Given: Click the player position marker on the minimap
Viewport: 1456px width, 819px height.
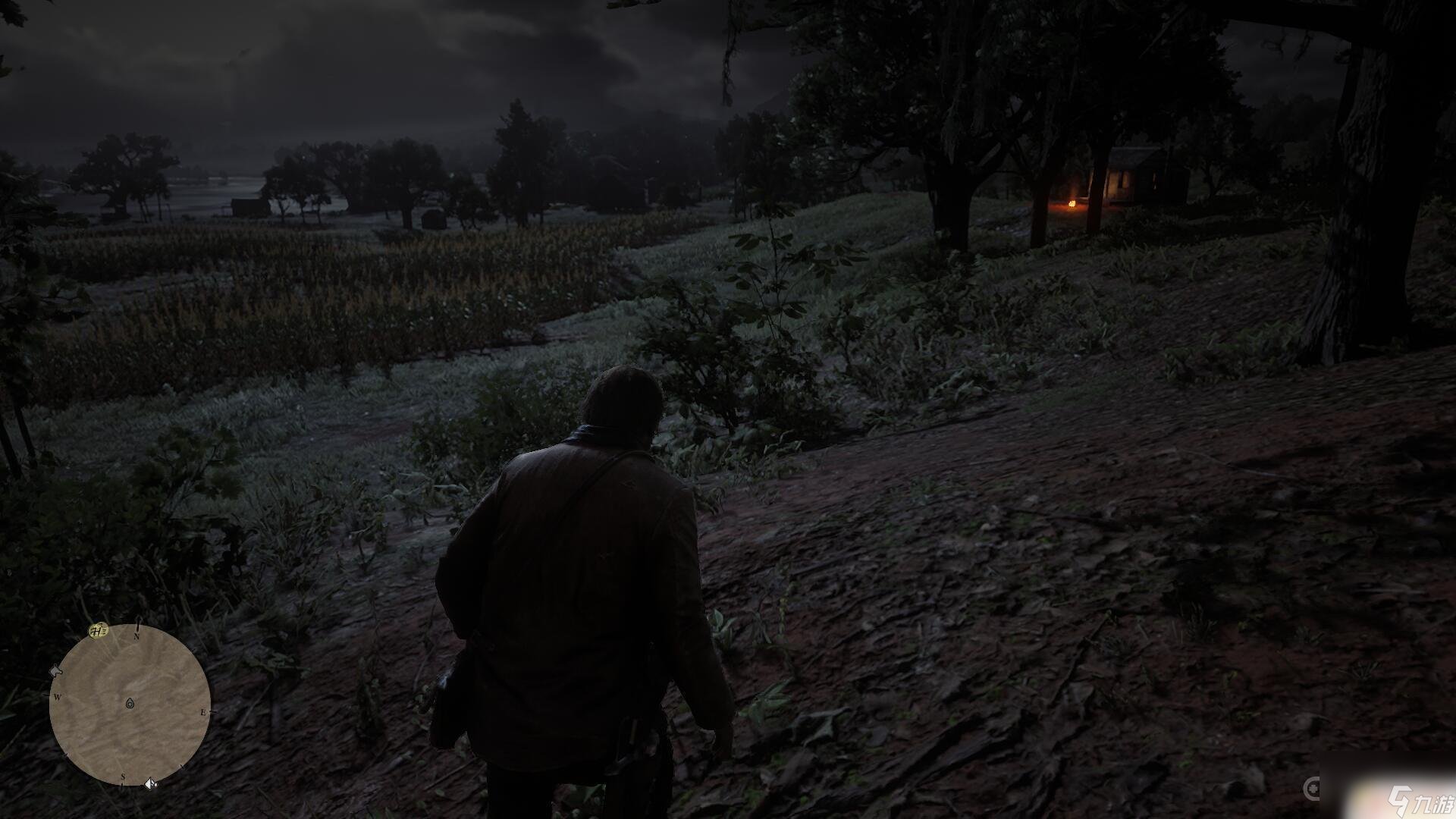Looking at the screenshot, I should [130, 704].
